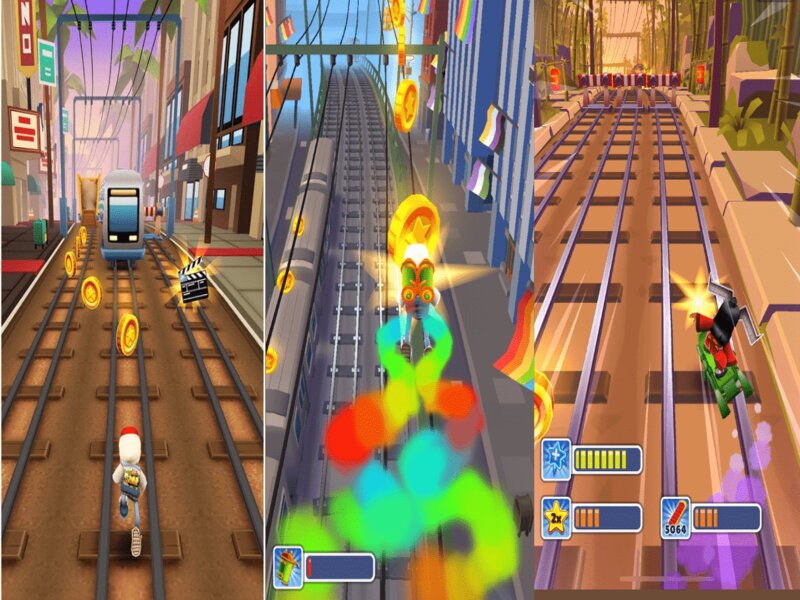
Task: Select the blue sparkle power-up icon
Action: click(x=556, y=458)
